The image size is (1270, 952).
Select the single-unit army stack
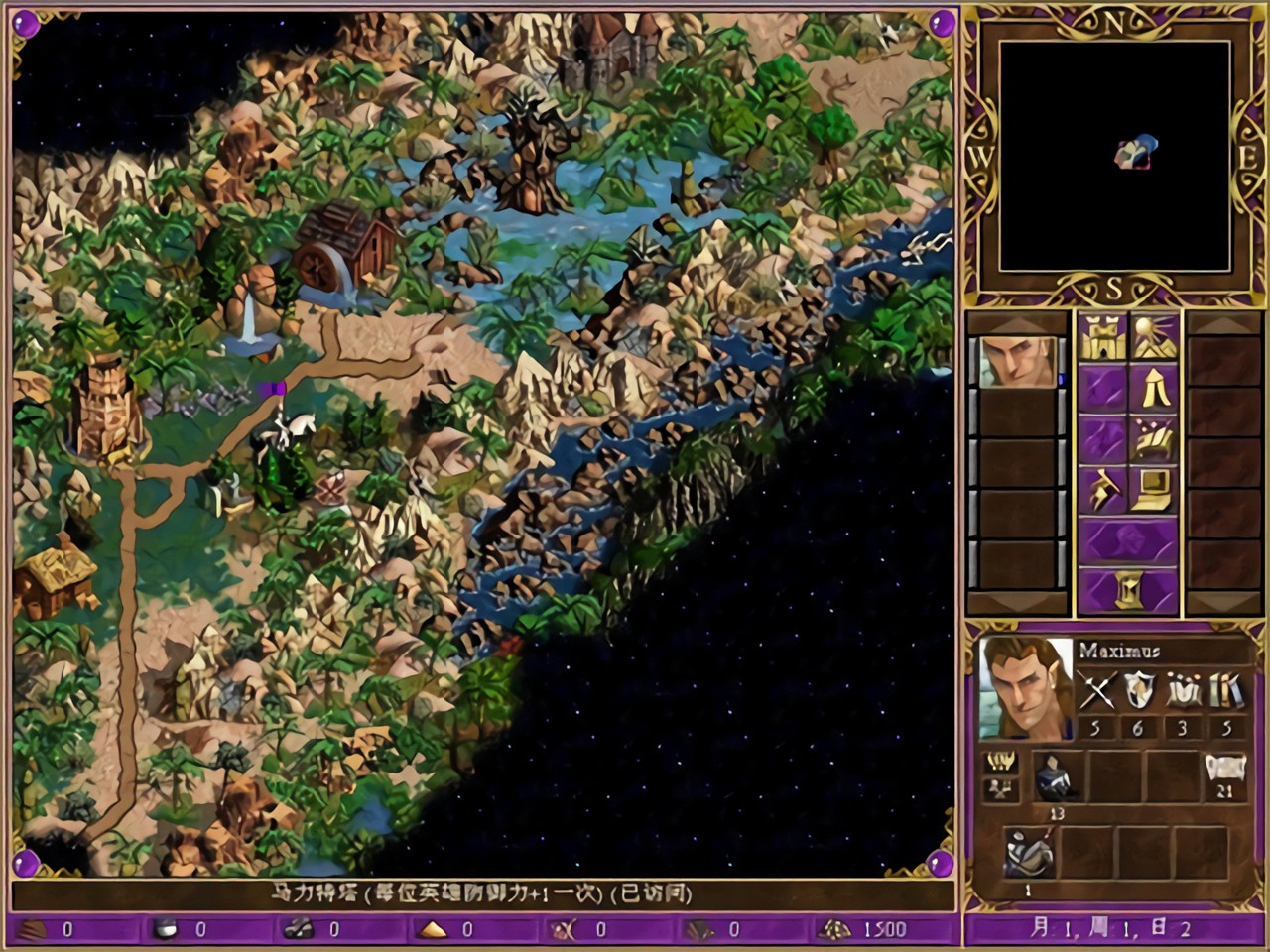click(1027, 852)
